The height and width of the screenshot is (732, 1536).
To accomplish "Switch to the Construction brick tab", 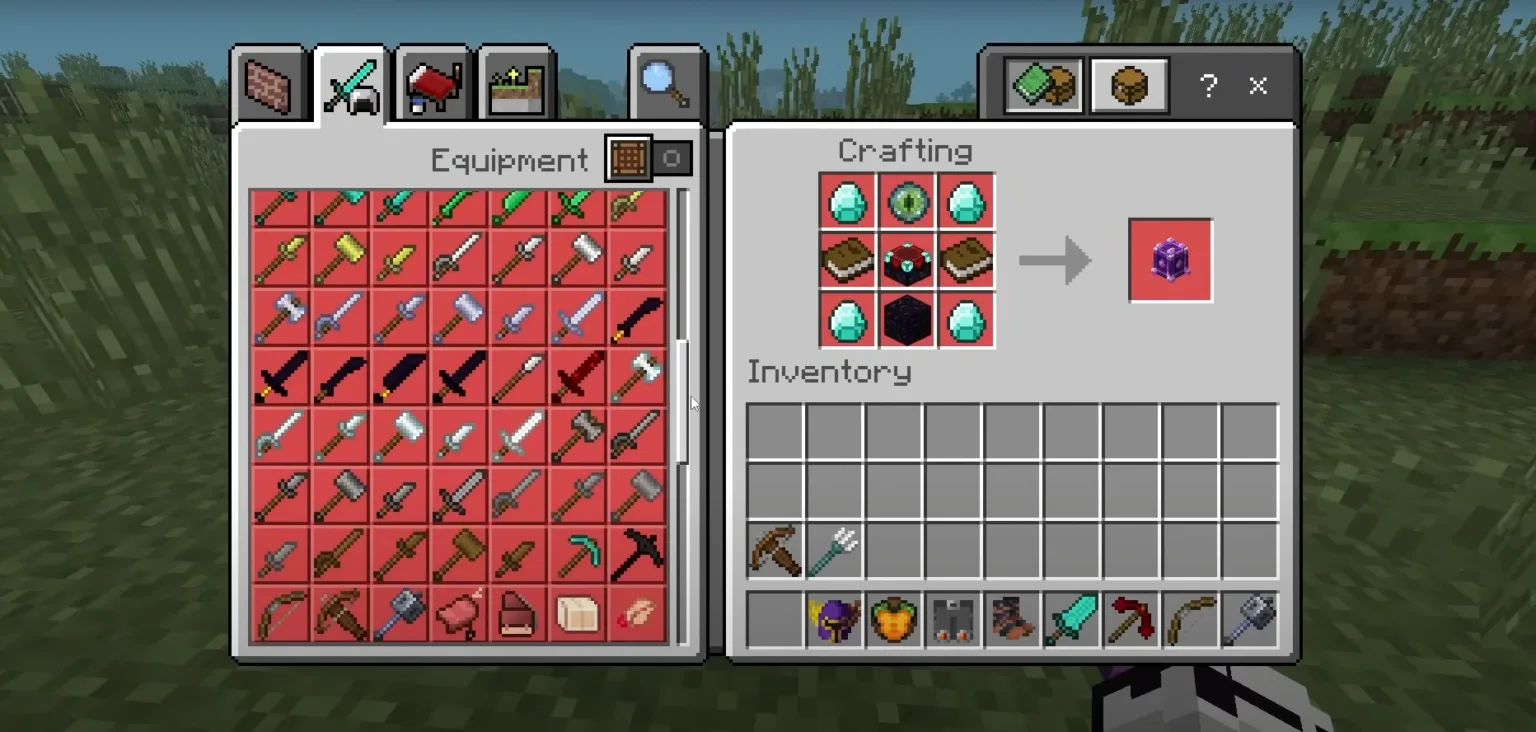I will [268, 85].
